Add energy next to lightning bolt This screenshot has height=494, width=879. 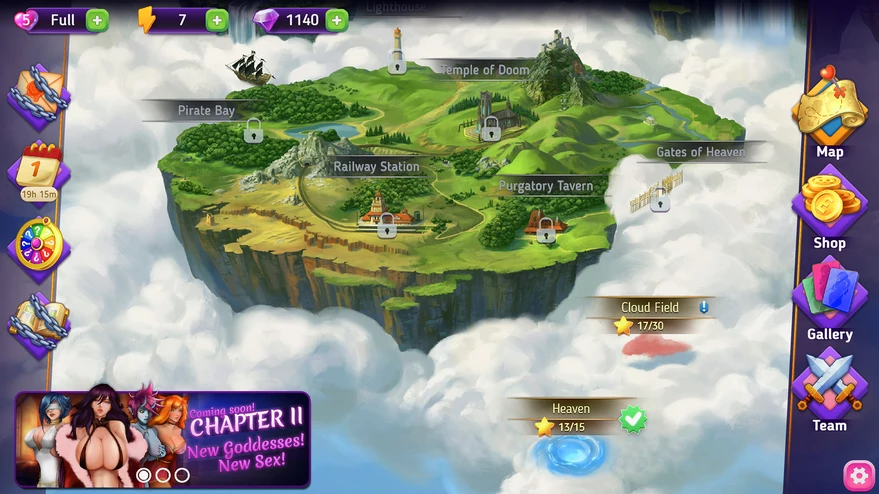pyautogui.click(x=217, y=19)
